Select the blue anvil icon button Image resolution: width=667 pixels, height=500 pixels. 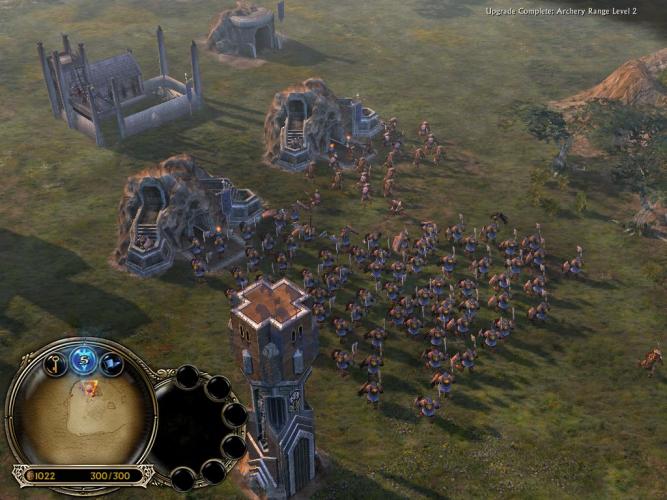(x=112, y=365)
